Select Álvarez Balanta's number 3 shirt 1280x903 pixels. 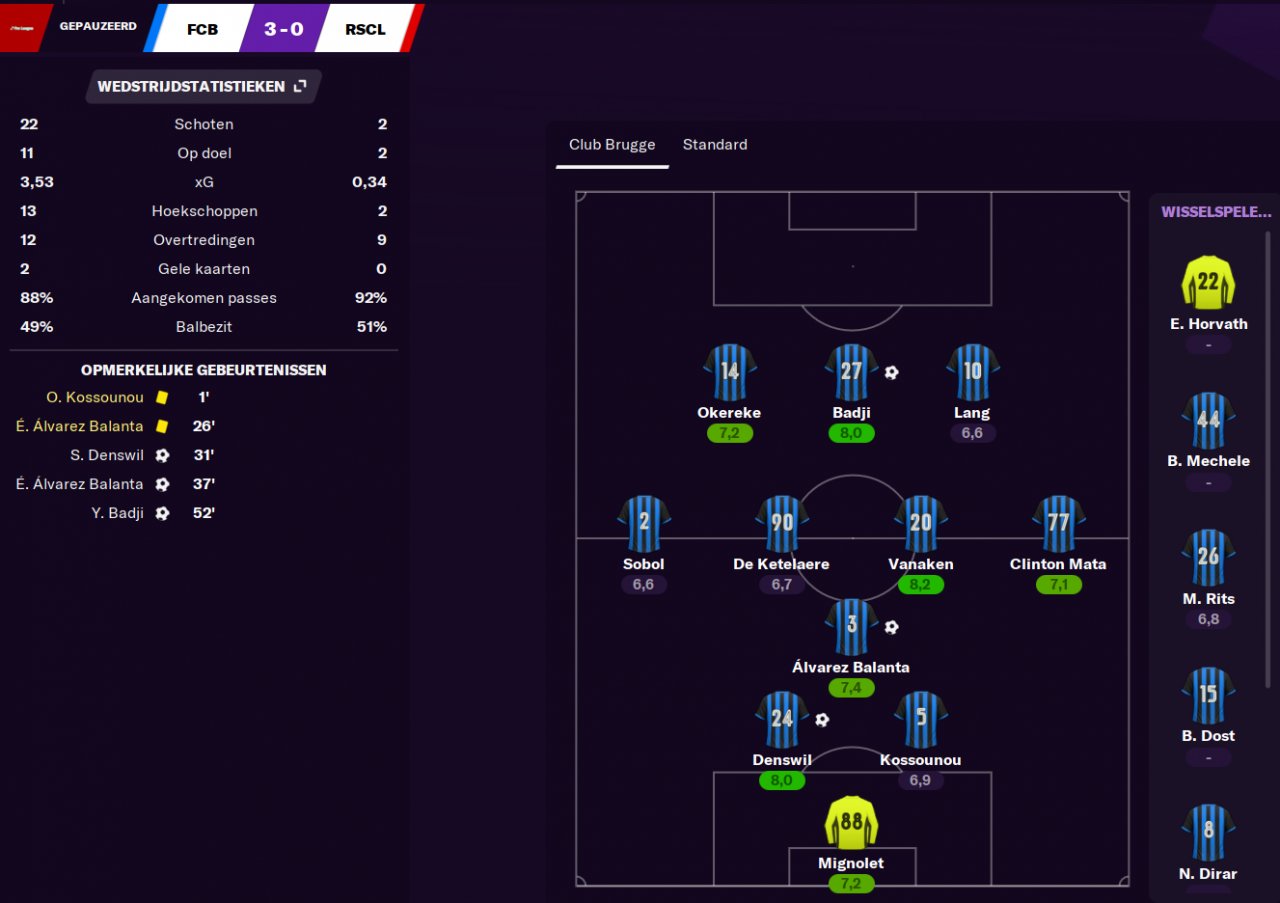tap(851, 628)
